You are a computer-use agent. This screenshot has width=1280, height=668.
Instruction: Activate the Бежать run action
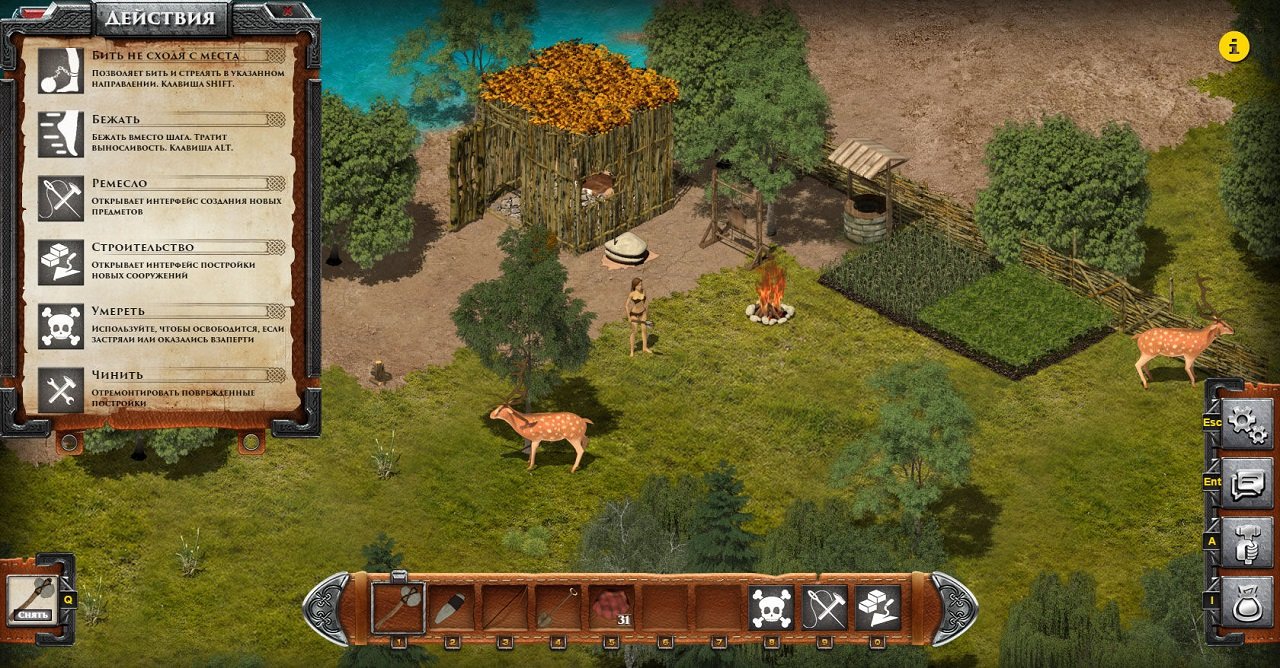(60, 134)
